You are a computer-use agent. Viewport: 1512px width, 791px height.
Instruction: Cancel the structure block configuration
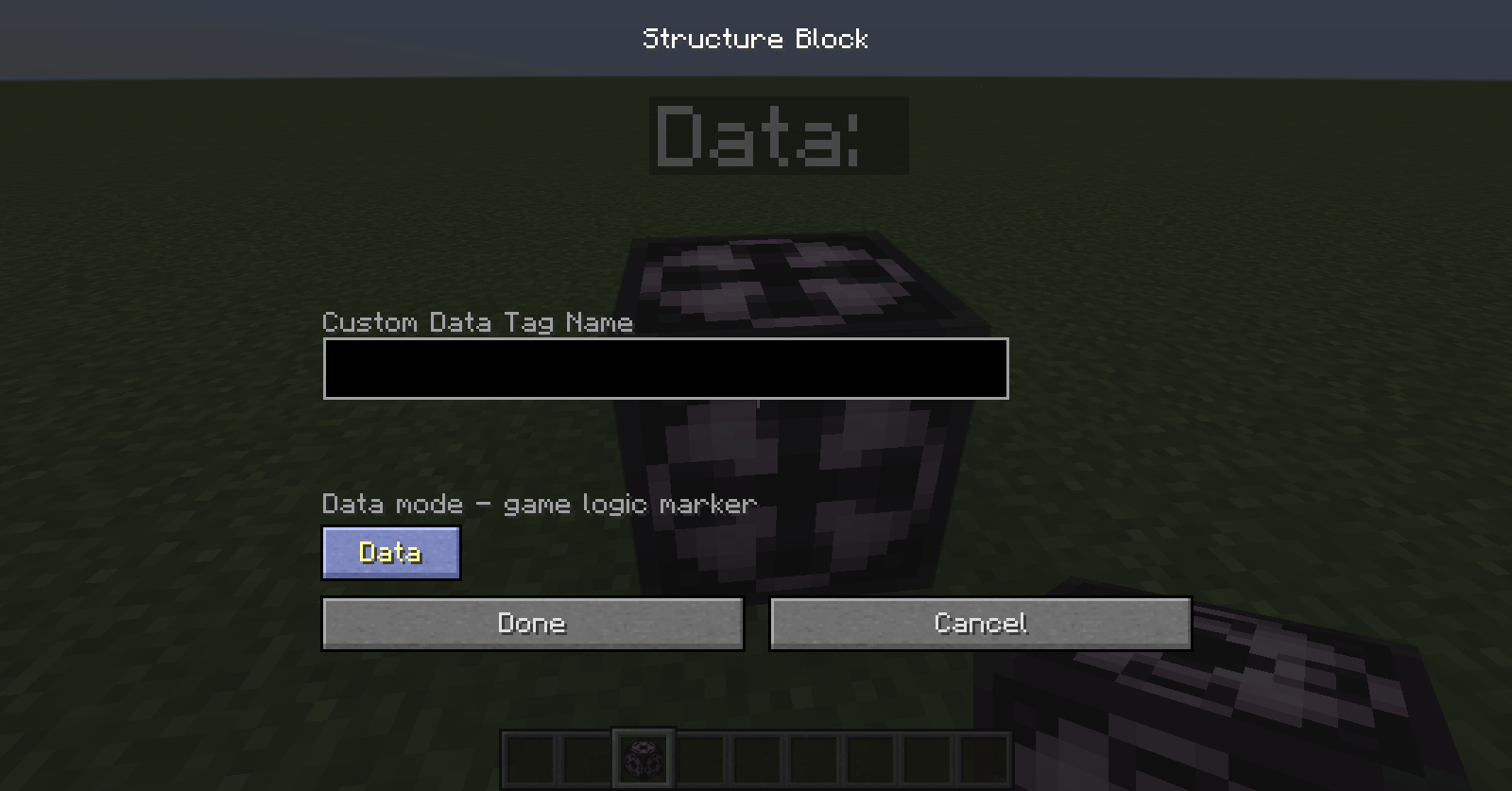pyautogui.click(x=980, y=624)
